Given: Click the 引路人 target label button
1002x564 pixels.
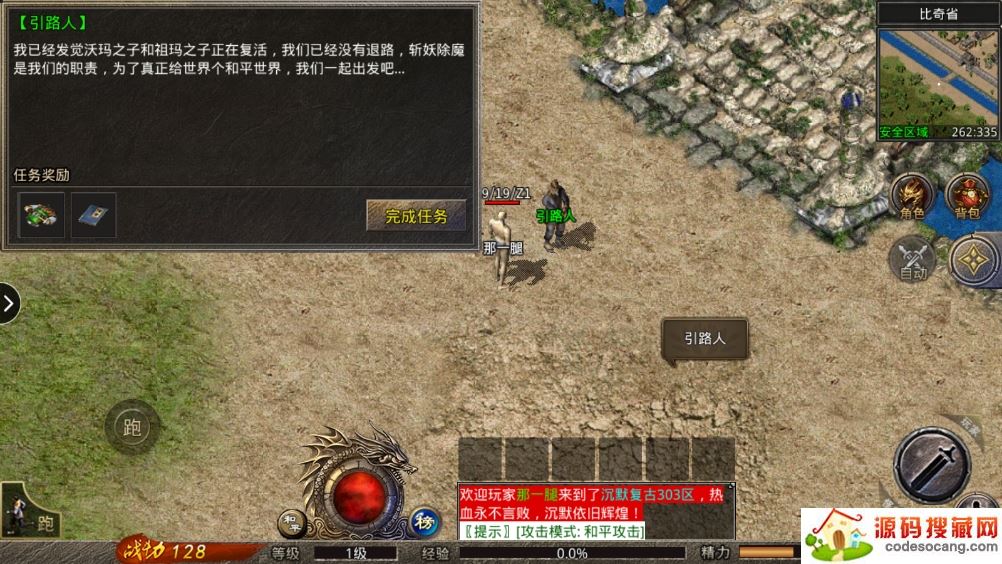Looking at the screenshot, I should [704, 339].
